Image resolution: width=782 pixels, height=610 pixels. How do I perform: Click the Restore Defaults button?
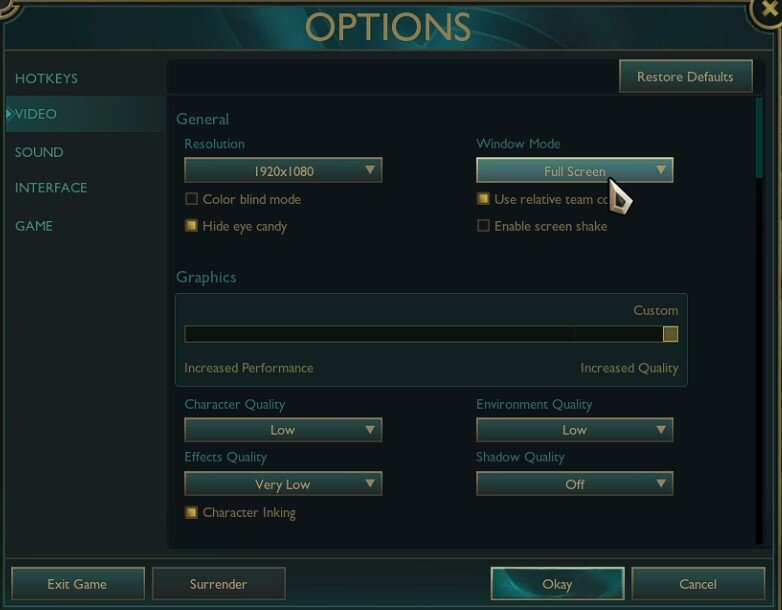coord(685,77)
